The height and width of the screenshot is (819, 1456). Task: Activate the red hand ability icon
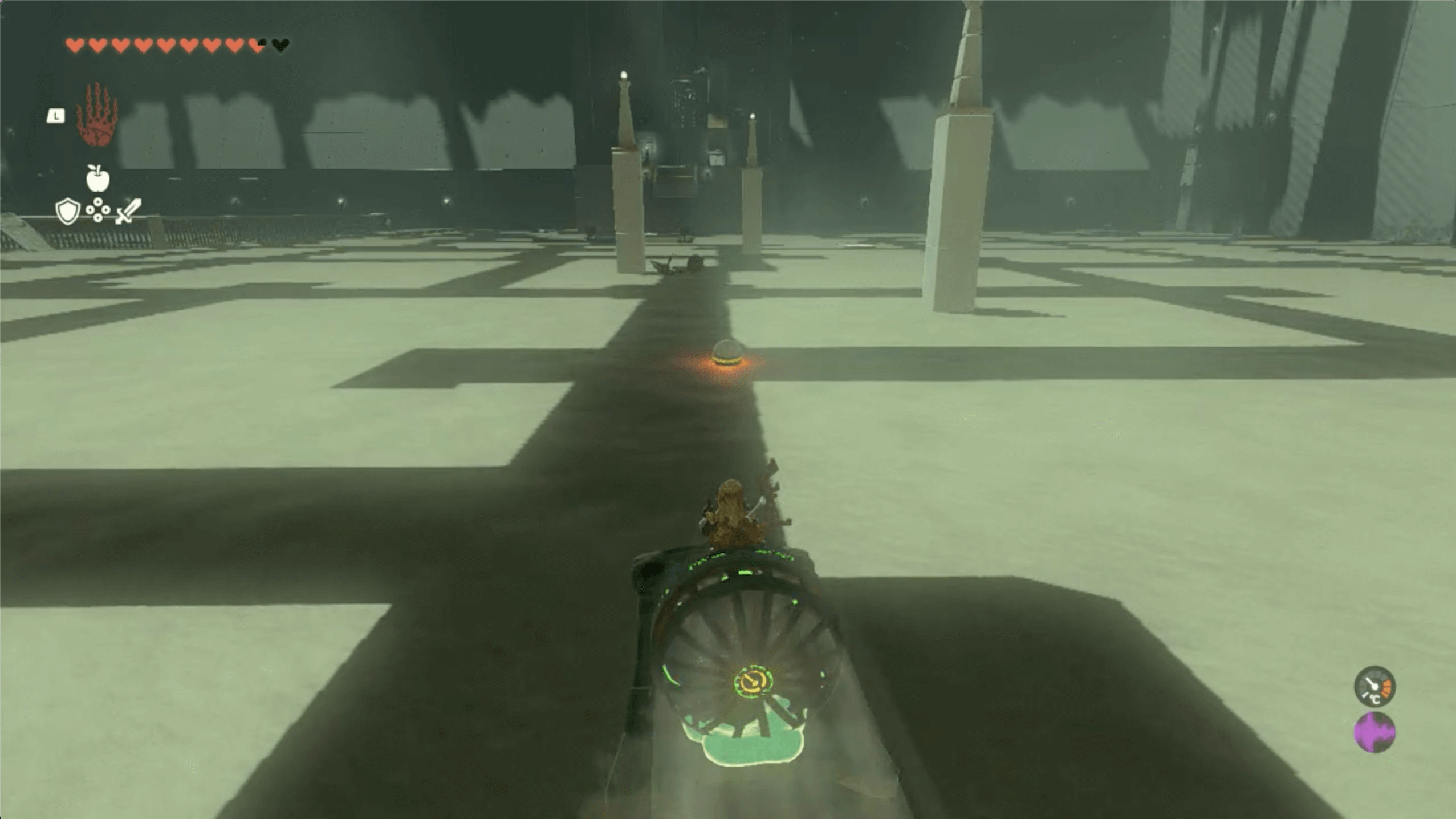[97, 115]
